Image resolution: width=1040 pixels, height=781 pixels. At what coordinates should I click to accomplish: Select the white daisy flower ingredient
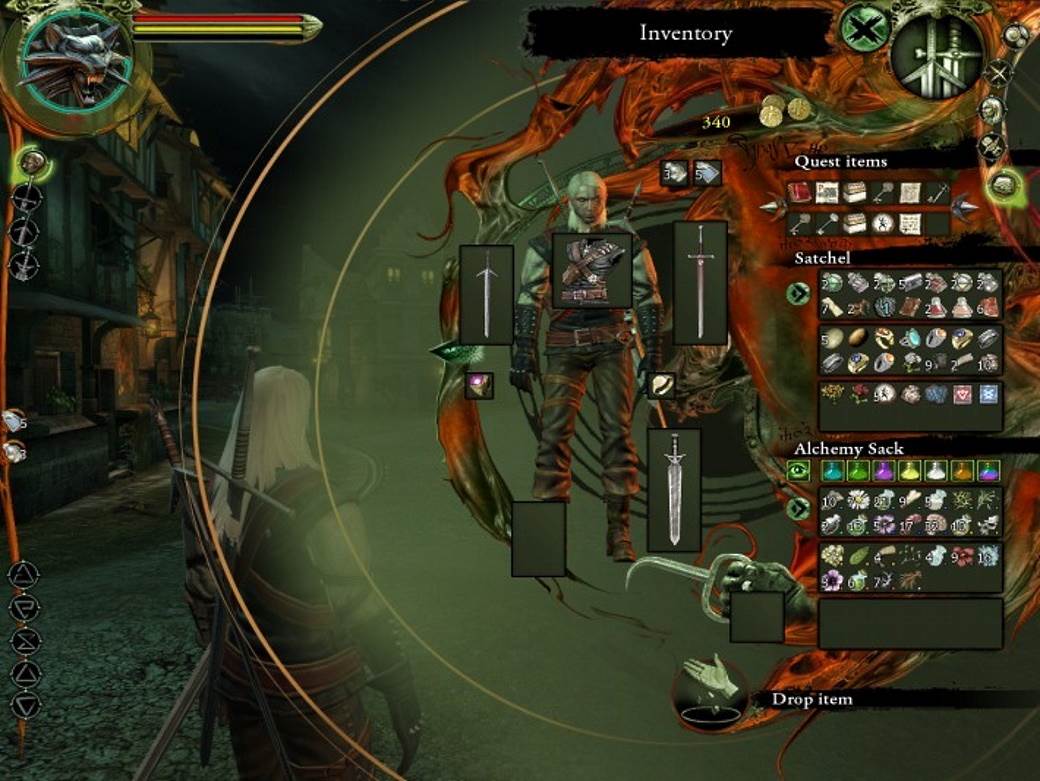[857, 497]
